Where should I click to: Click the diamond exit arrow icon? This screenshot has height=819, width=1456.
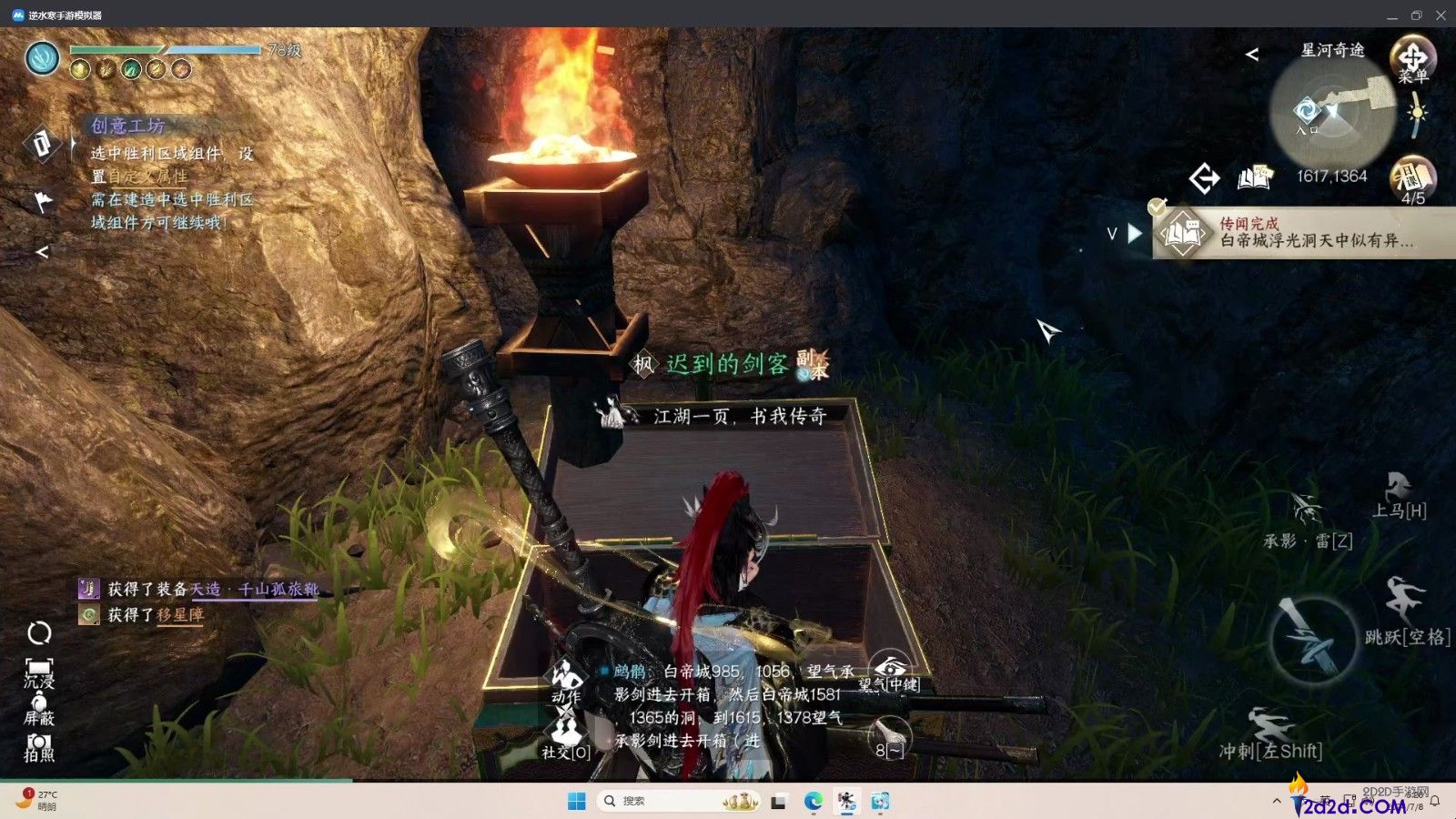1204,178
